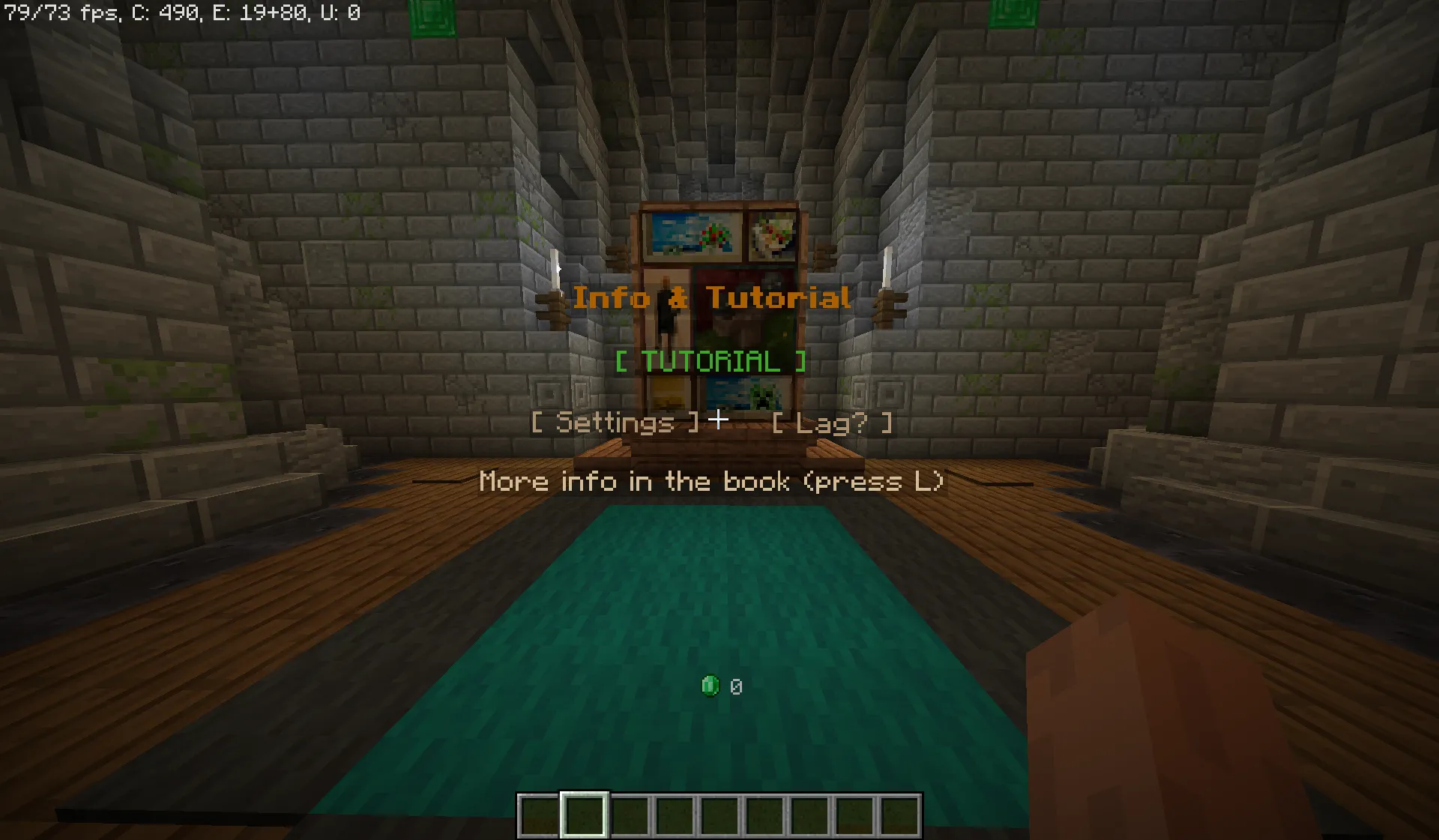Viewport: 1439px width, 840px height.
Task: Click the Lag? hologram link
Action: pos(832,423)
